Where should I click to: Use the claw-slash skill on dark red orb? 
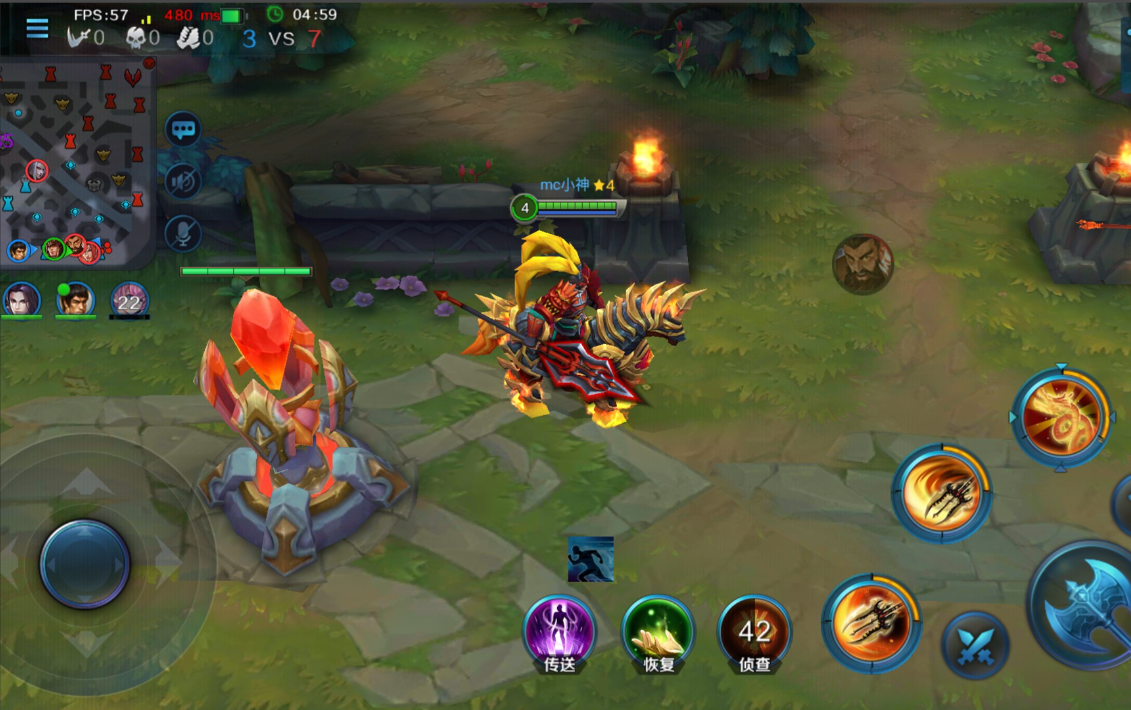(871, 623)
